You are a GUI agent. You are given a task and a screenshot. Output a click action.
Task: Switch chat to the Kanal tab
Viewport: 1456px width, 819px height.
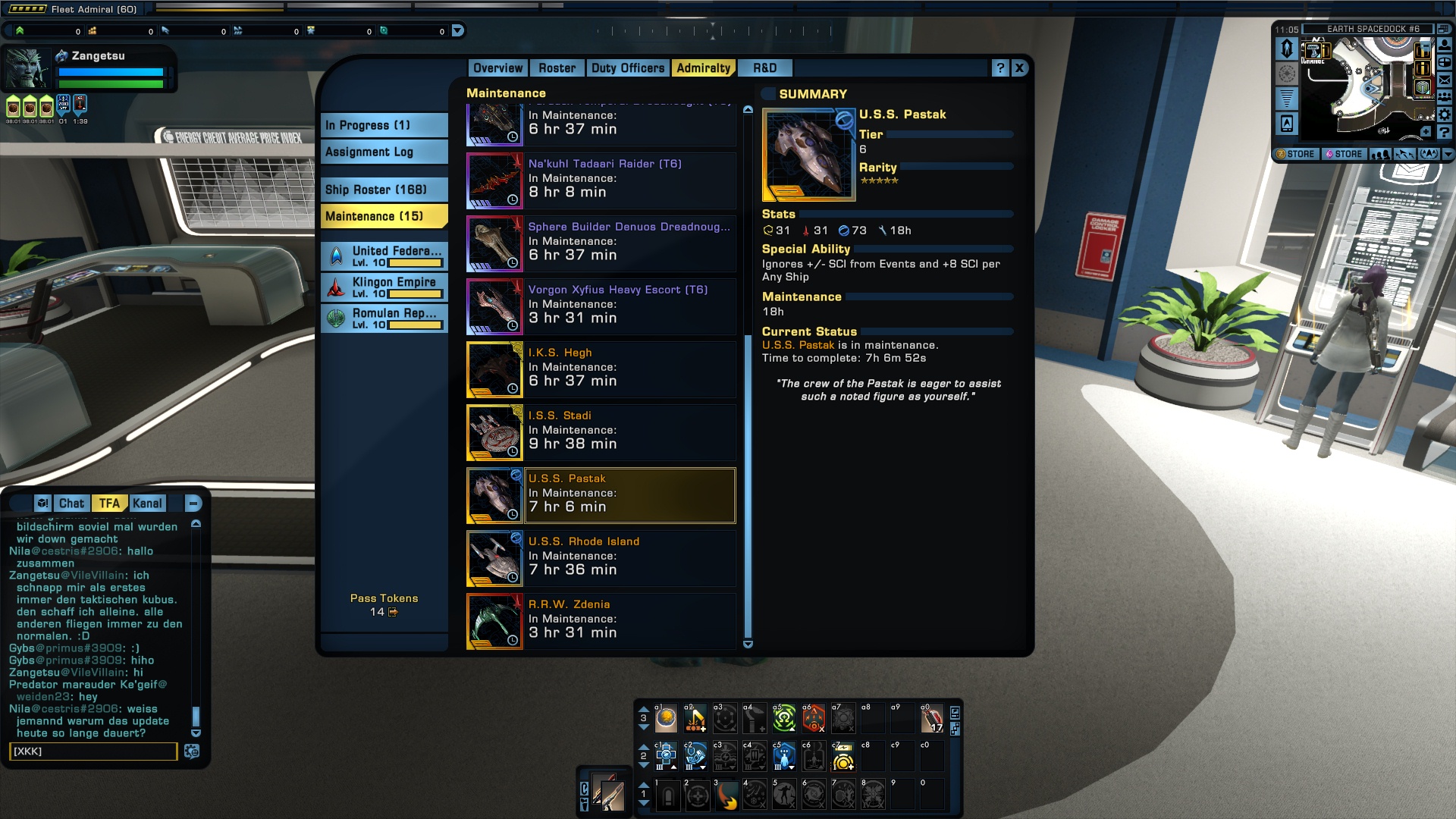tap(147, 504)
